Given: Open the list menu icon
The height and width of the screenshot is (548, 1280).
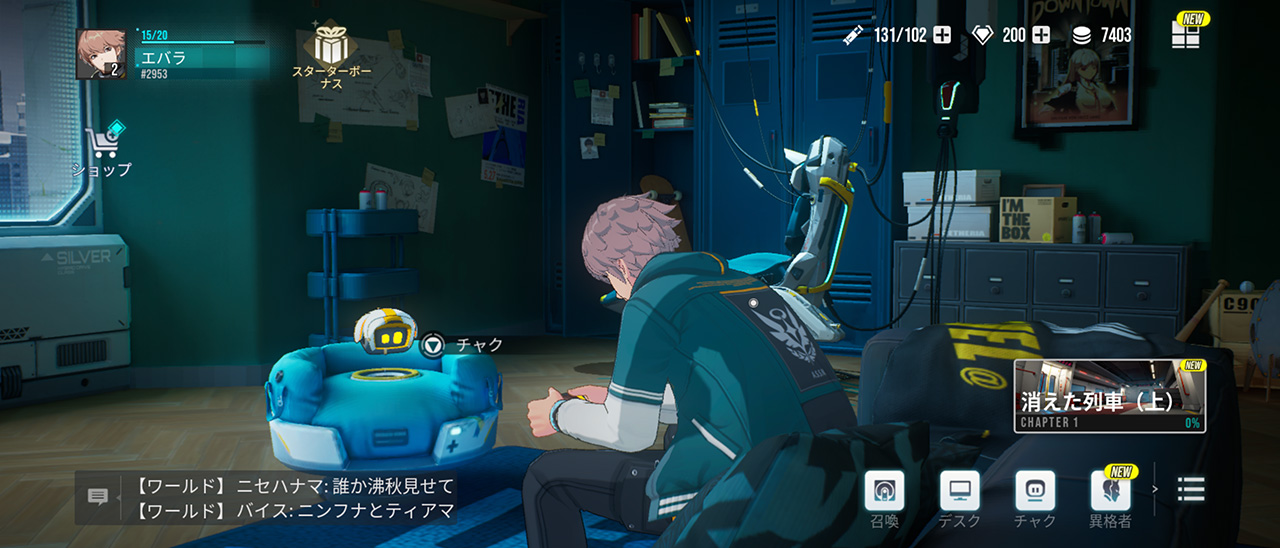Looking at the screenshot, I should pos(1191,489).
